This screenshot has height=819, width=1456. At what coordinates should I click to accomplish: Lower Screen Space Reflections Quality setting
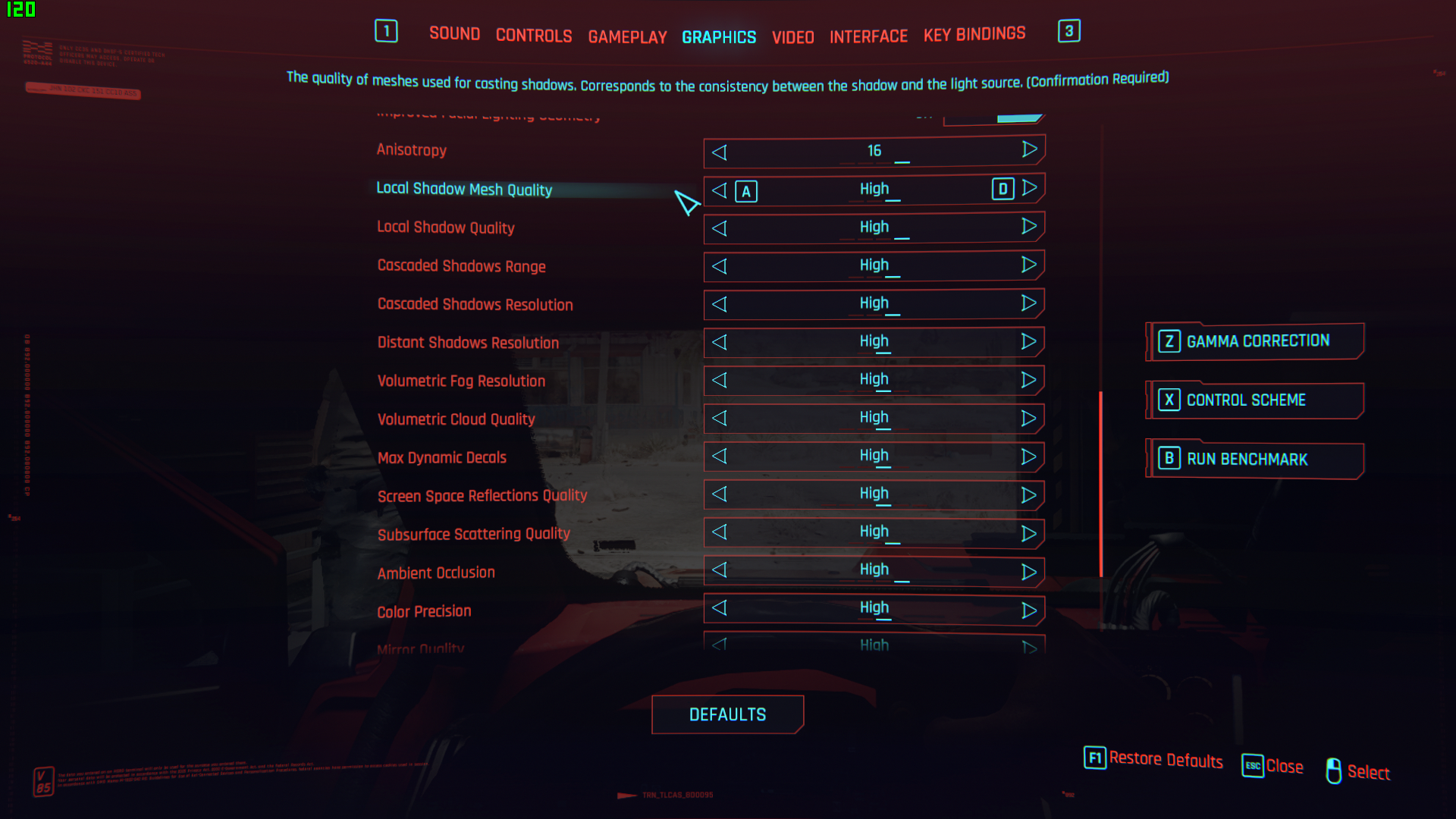[720, 494]
